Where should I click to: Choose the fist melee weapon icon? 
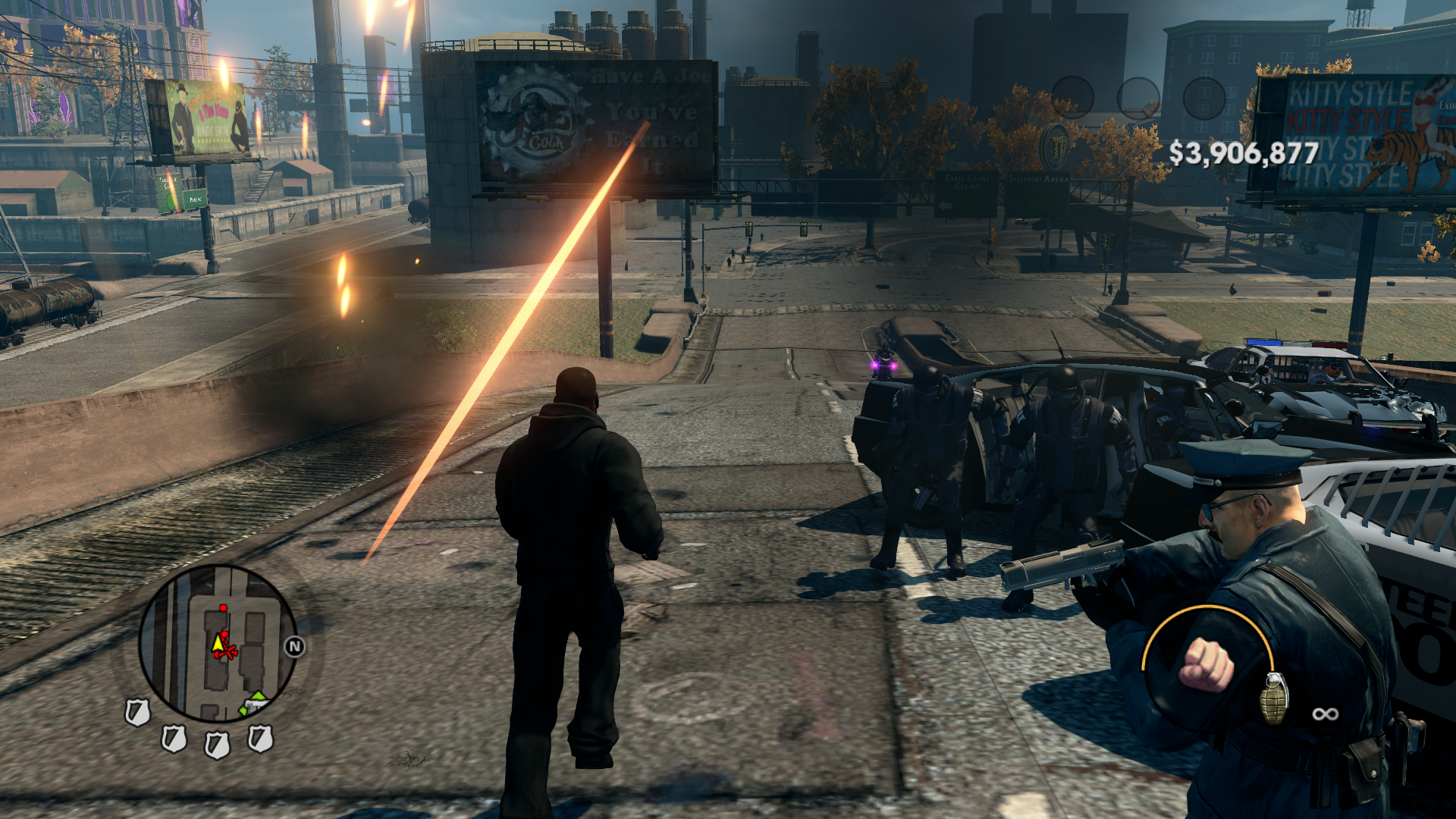[1207, 665]
